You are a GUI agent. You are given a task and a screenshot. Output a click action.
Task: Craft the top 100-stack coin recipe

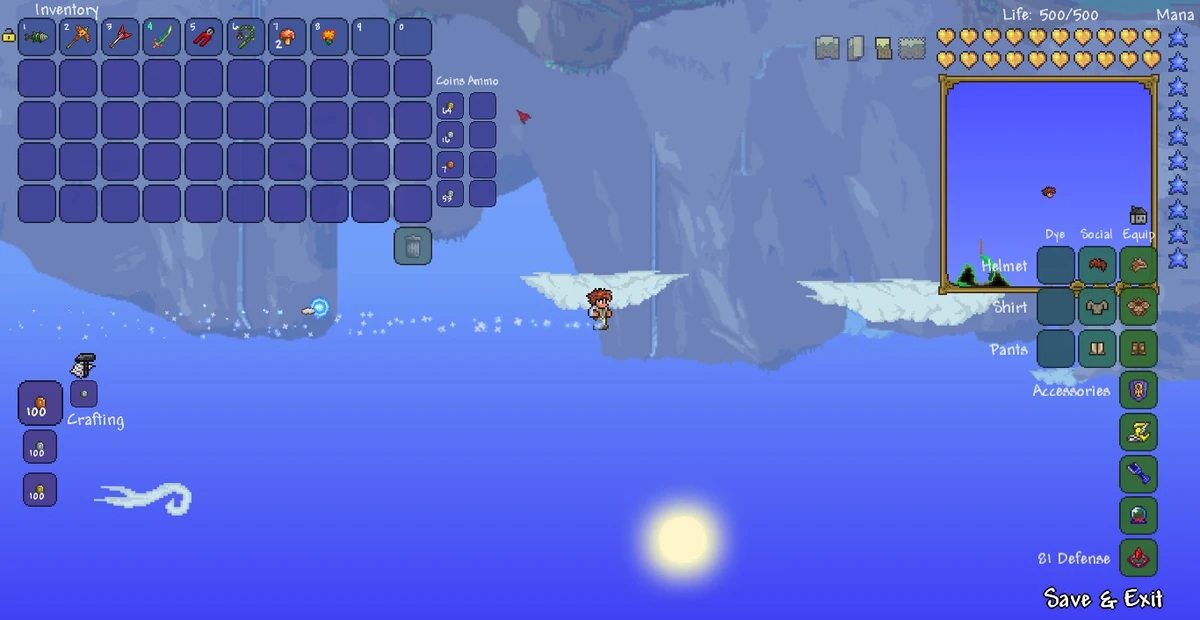point(40,404)
